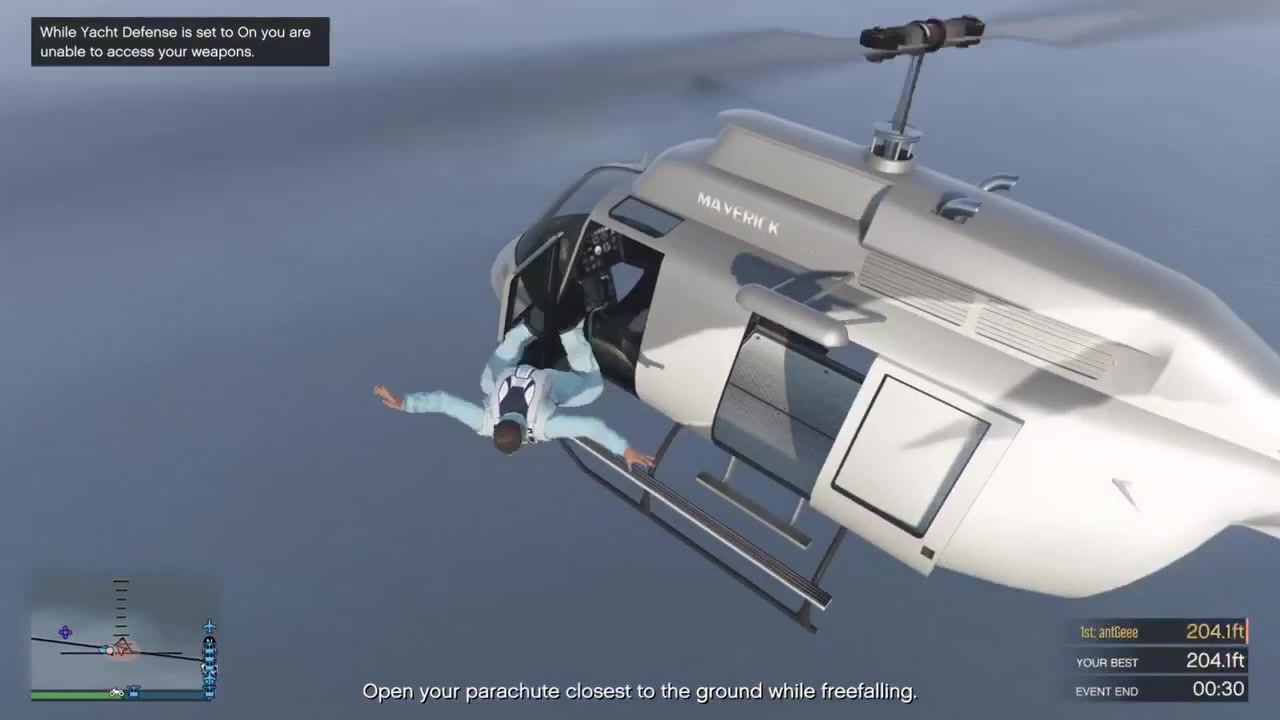Select the 1st place leaderboard row

[x=1160, y=632]
